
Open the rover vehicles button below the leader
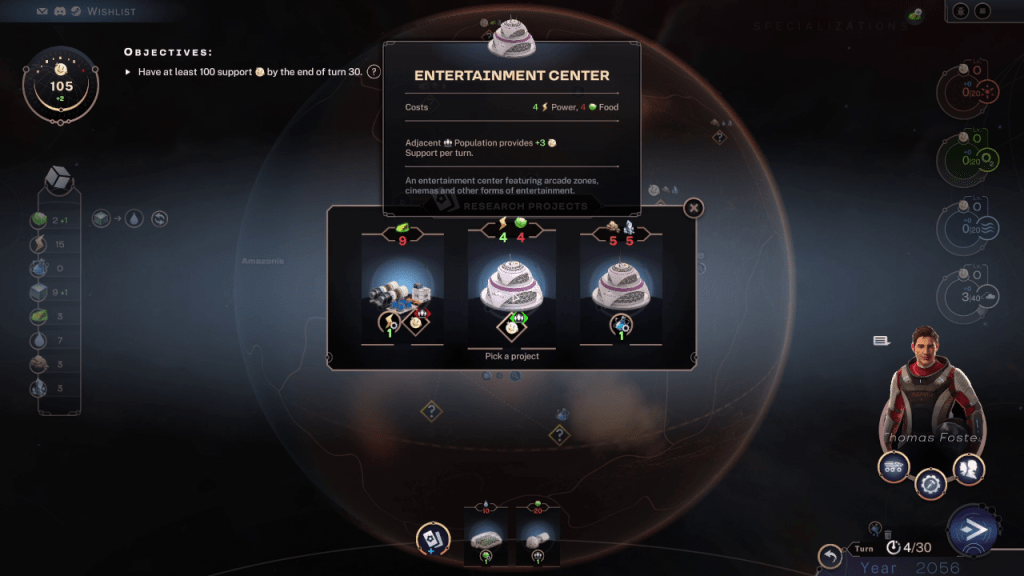893,467
